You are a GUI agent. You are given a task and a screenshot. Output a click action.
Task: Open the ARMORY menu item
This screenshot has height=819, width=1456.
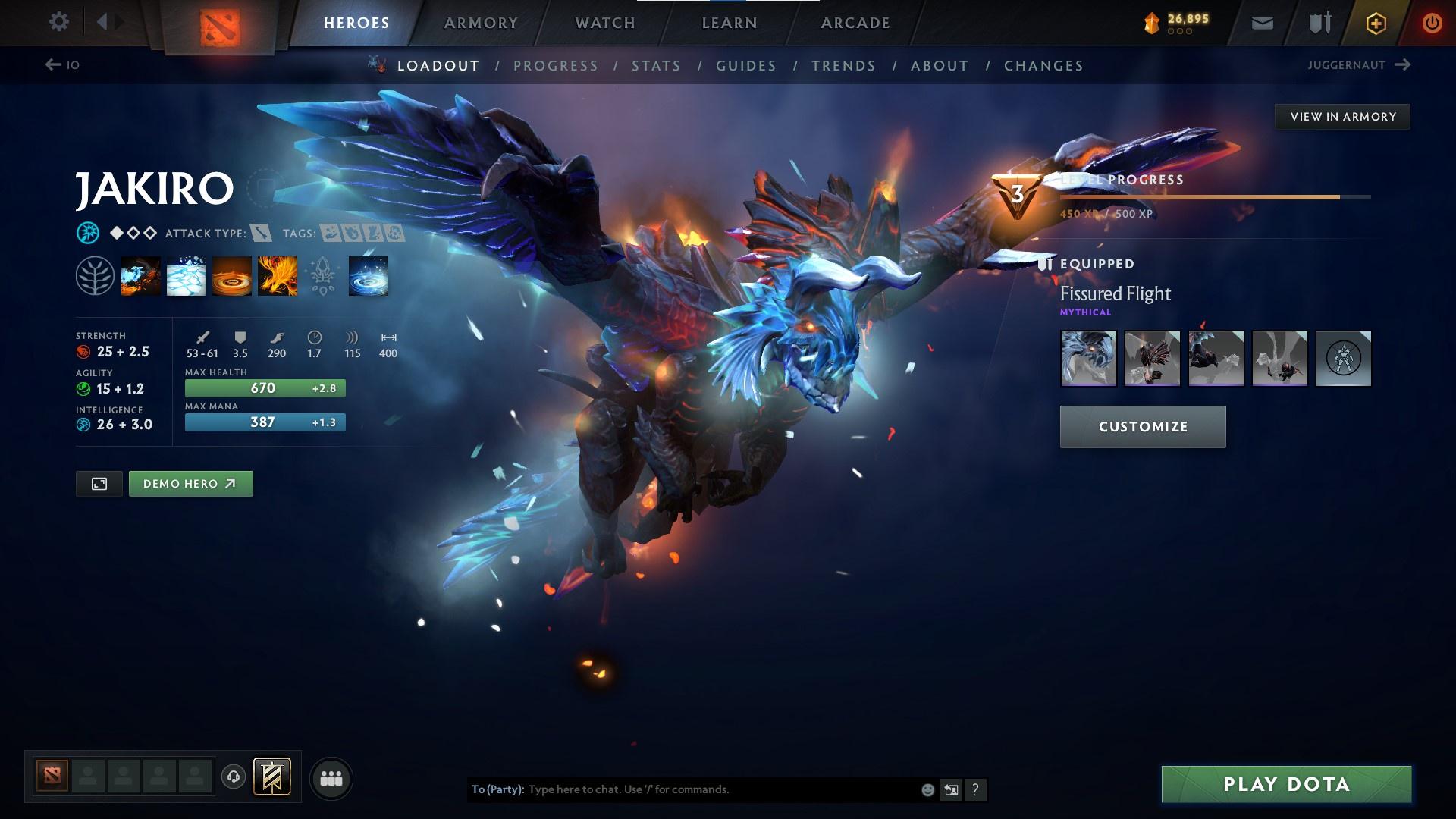481,23
